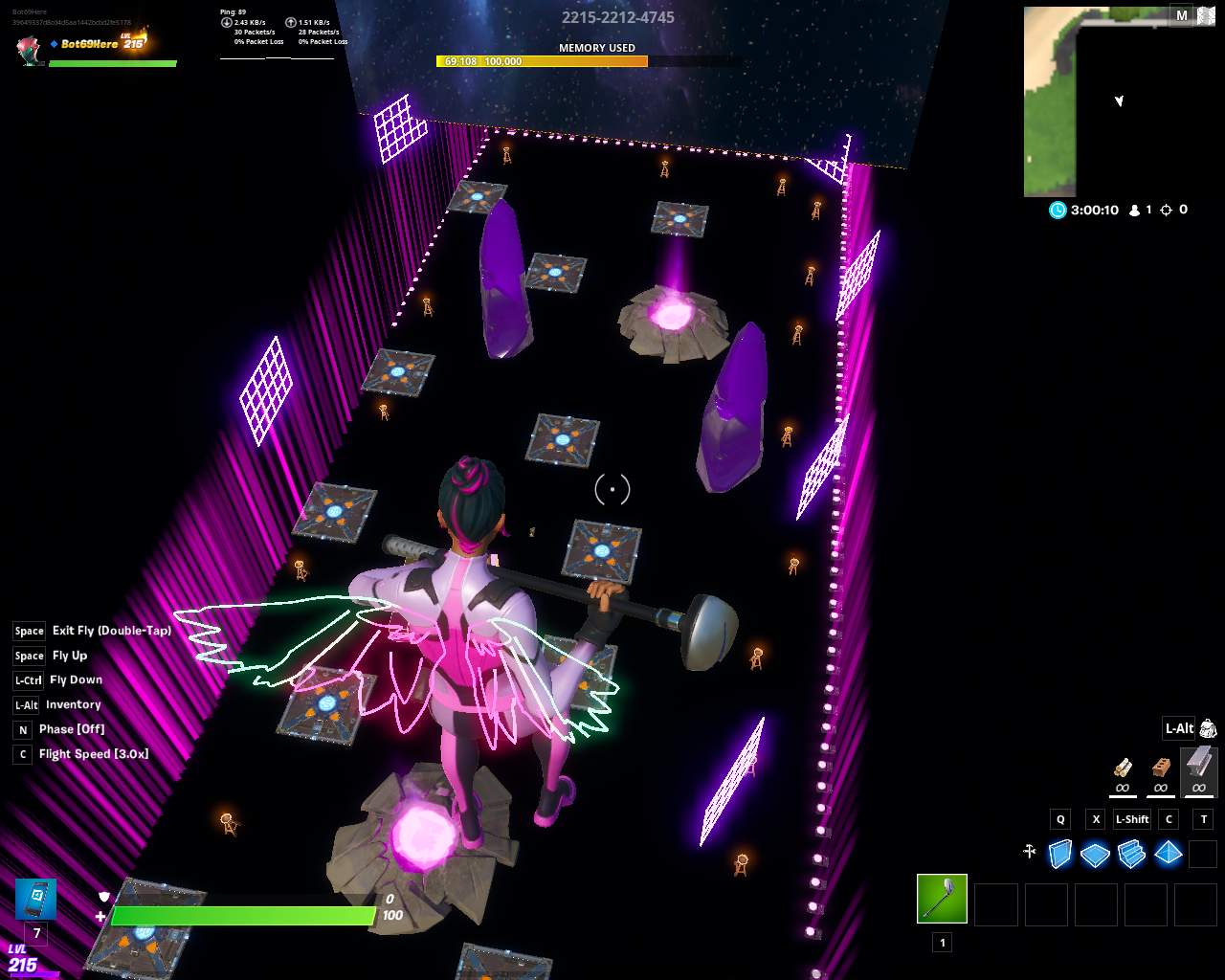Open the Inventory from the L-Alt hint

pyautogui.click(x=74, y=704)
